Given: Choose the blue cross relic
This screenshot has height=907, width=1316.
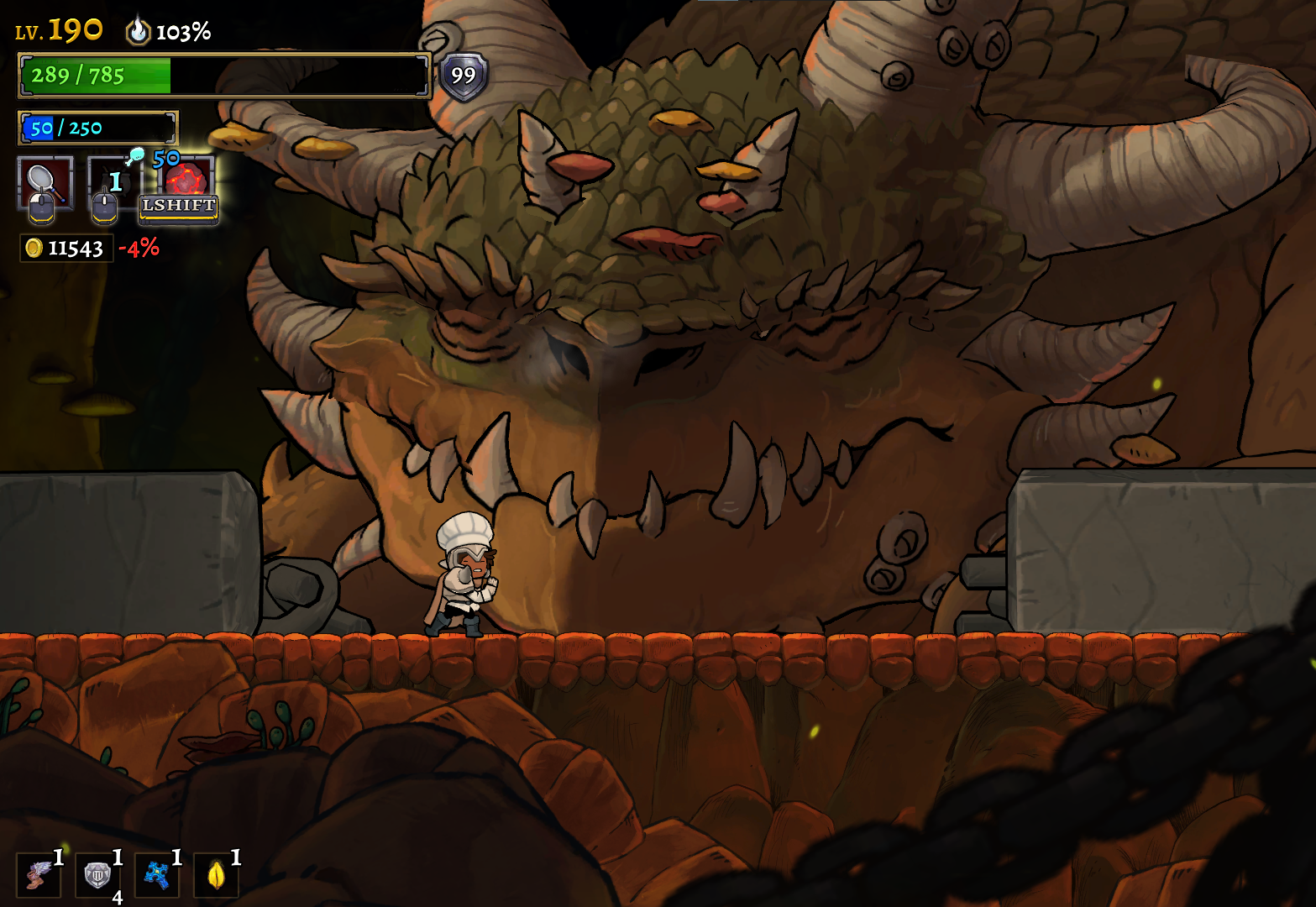Looking at the screenshot, I should click(x=156, y=875).
